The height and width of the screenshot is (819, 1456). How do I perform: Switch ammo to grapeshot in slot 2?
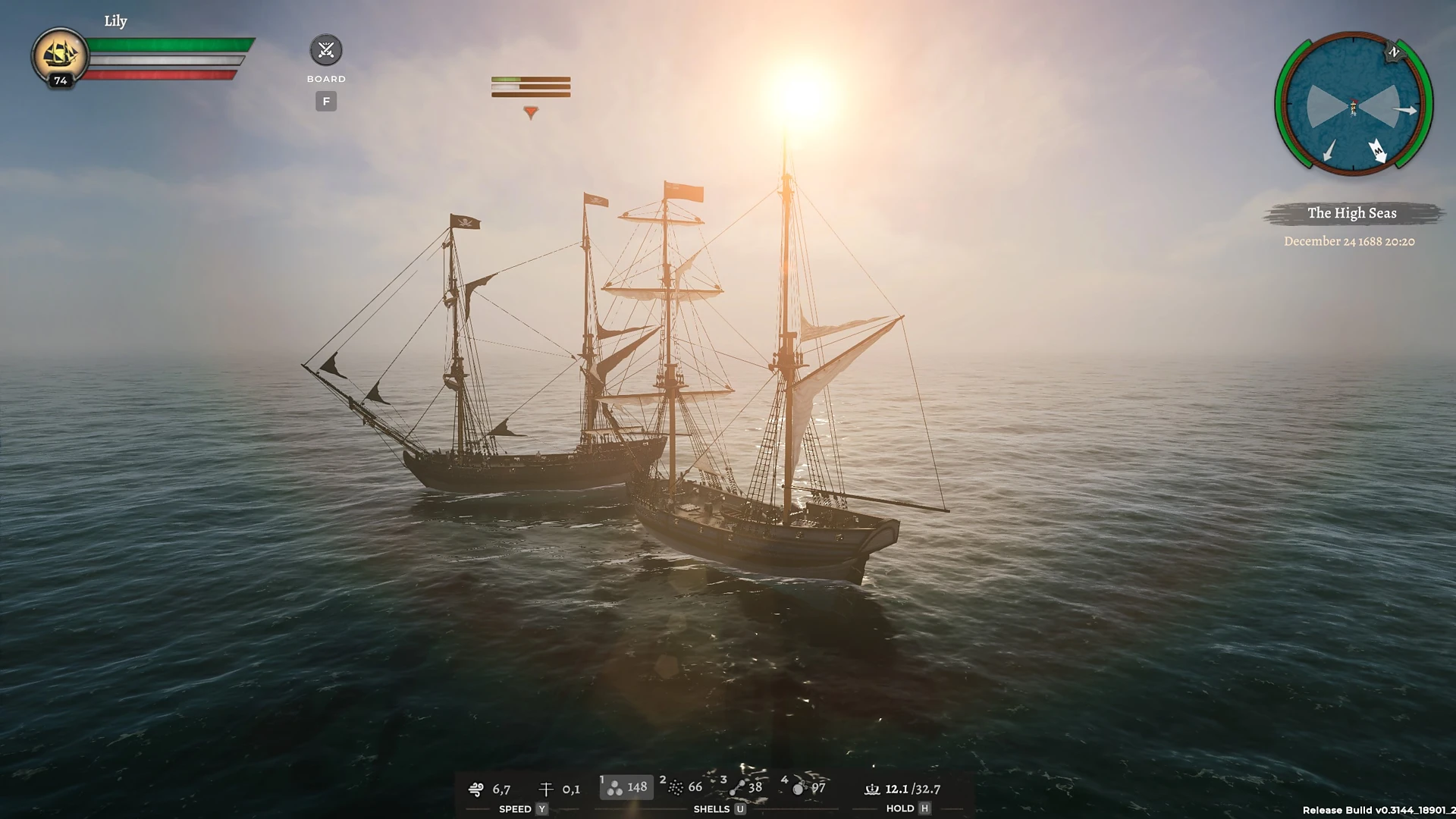[677, 787]
